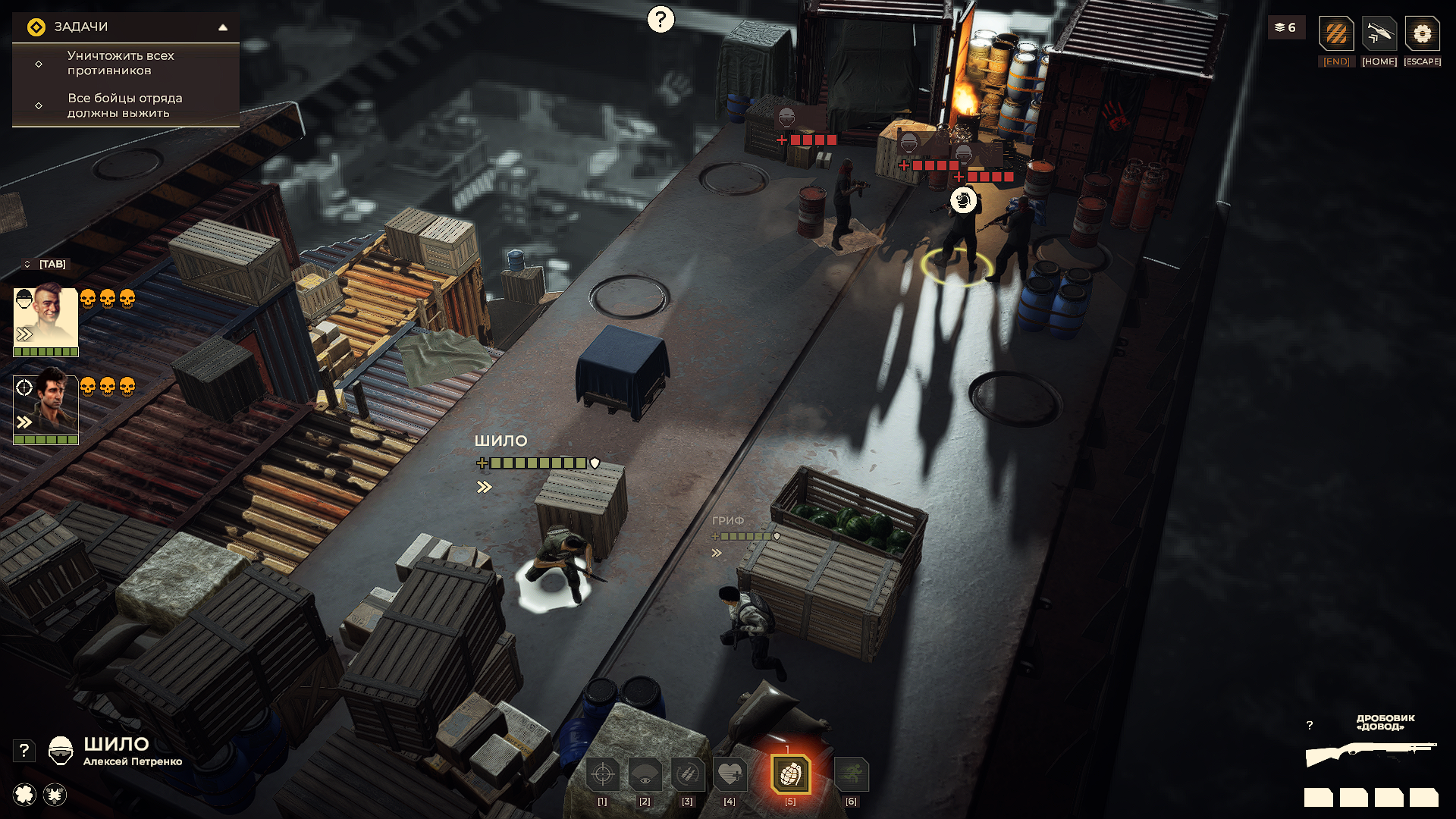End the turn with the striped button
This screenshot has width=1456, height=819.
tap(1336, 35)
